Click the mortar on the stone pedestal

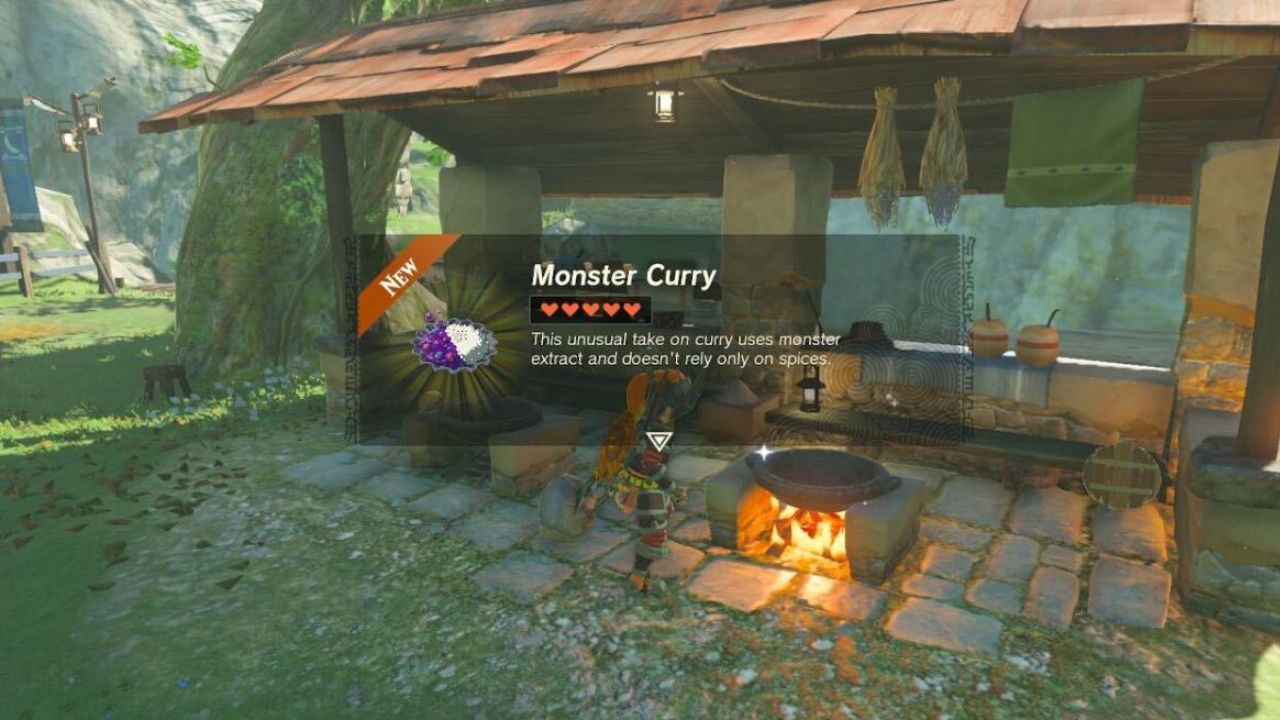pyautogui.click(x=489, y=415)
